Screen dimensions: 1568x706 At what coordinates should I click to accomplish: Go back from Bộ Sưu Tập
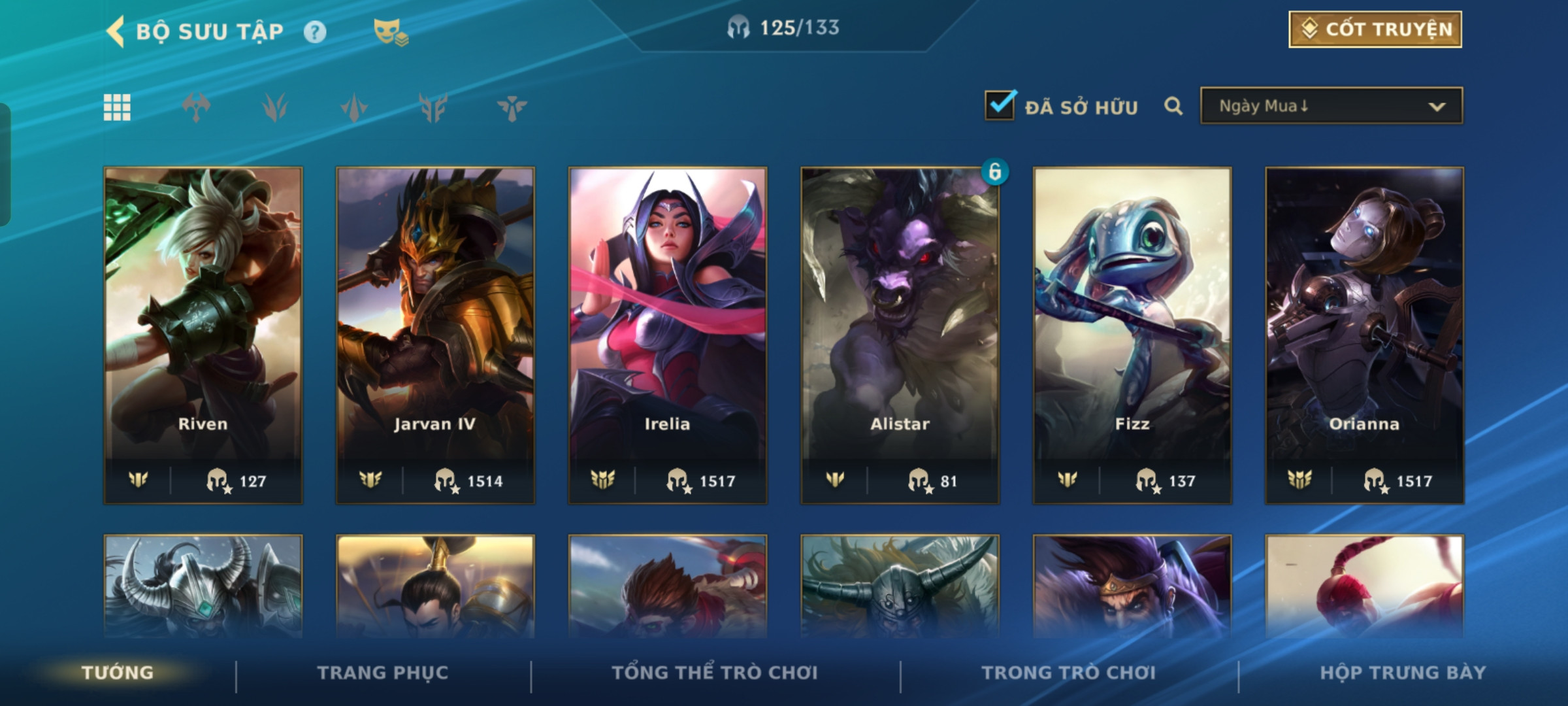pyautogui.click(x=116, y=31)
